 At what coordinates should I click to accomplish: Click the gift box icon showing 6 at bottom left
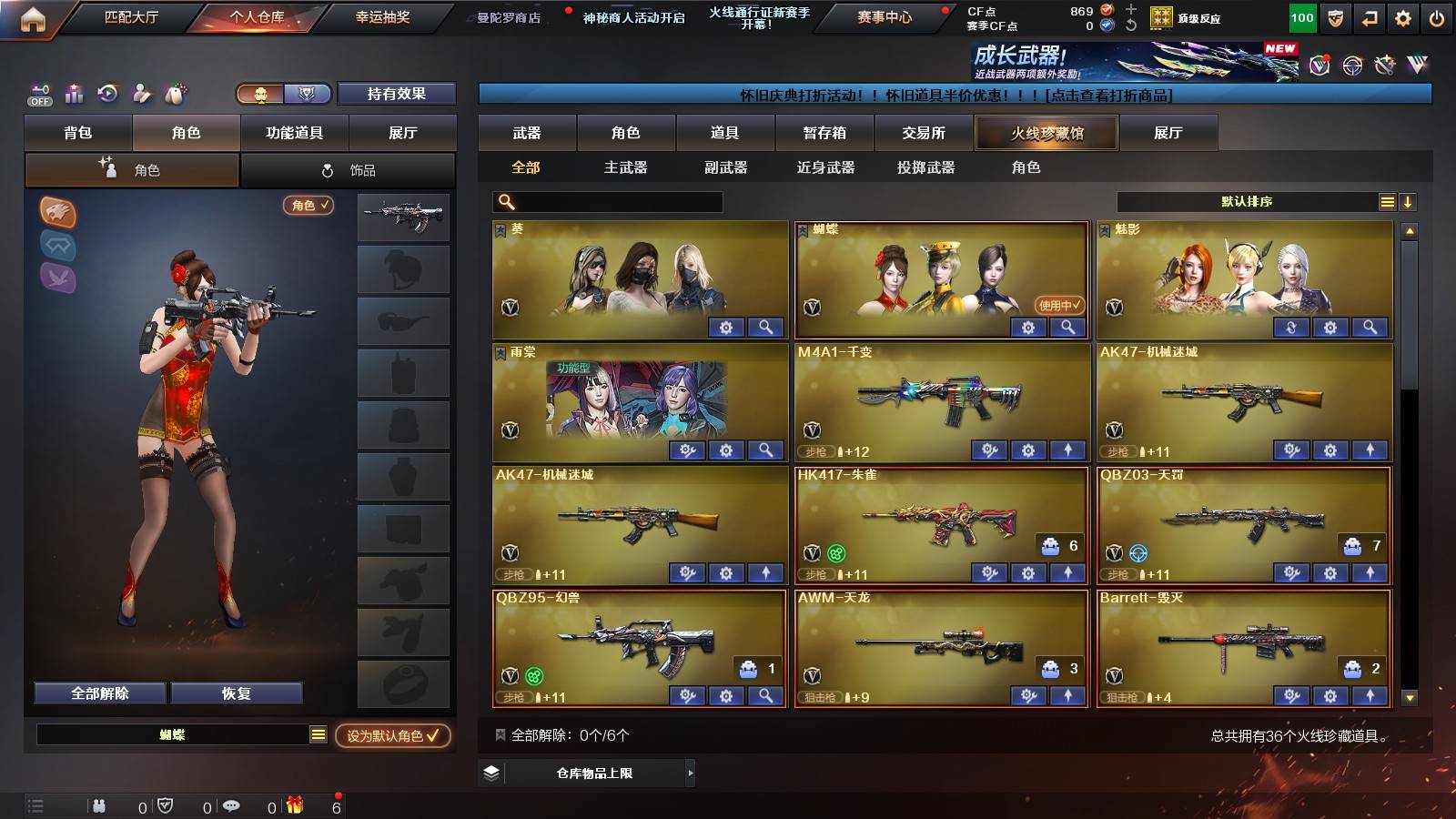294,804
